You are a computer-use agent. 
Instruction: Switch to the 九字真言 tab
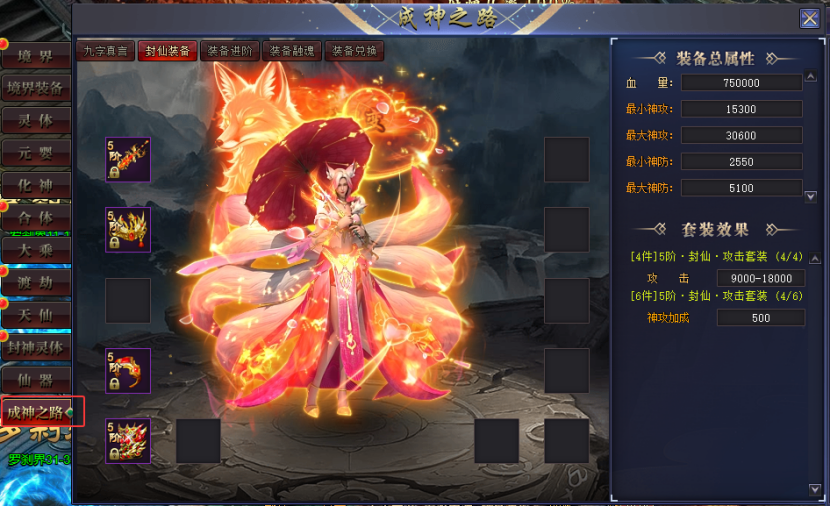(105, 51)
